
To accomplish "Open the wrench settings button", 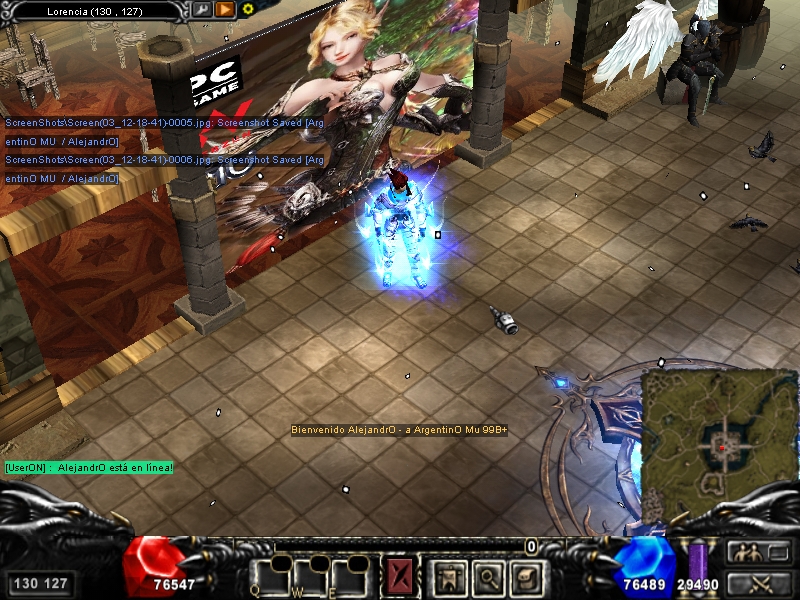I will tap(202, 9).
